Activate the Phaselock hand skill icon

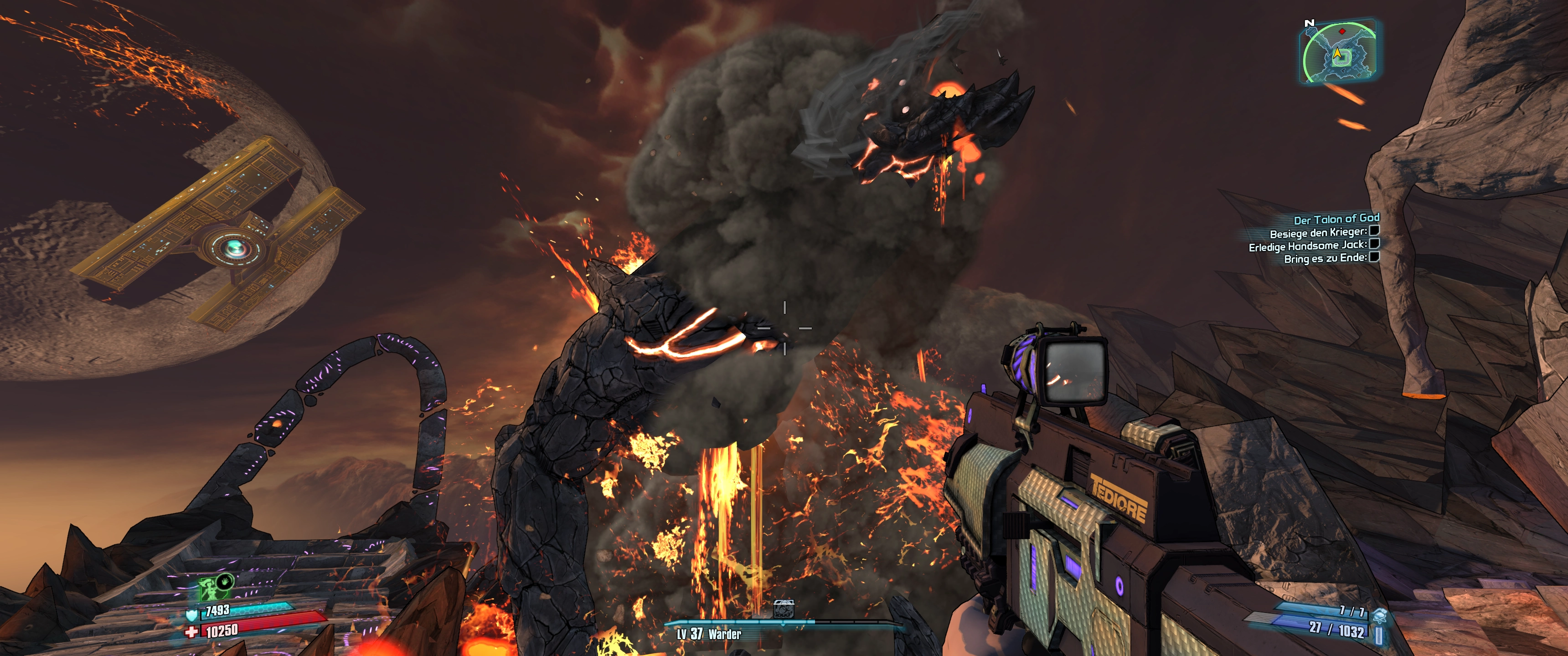click(225, 580)
